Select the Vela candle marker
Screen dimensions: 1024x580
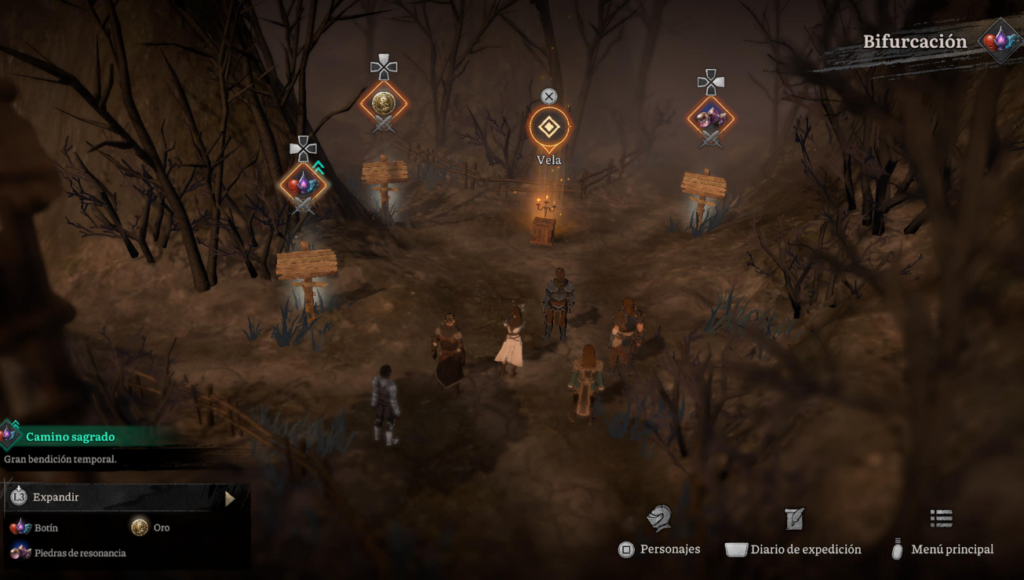[x=548, y=127]
